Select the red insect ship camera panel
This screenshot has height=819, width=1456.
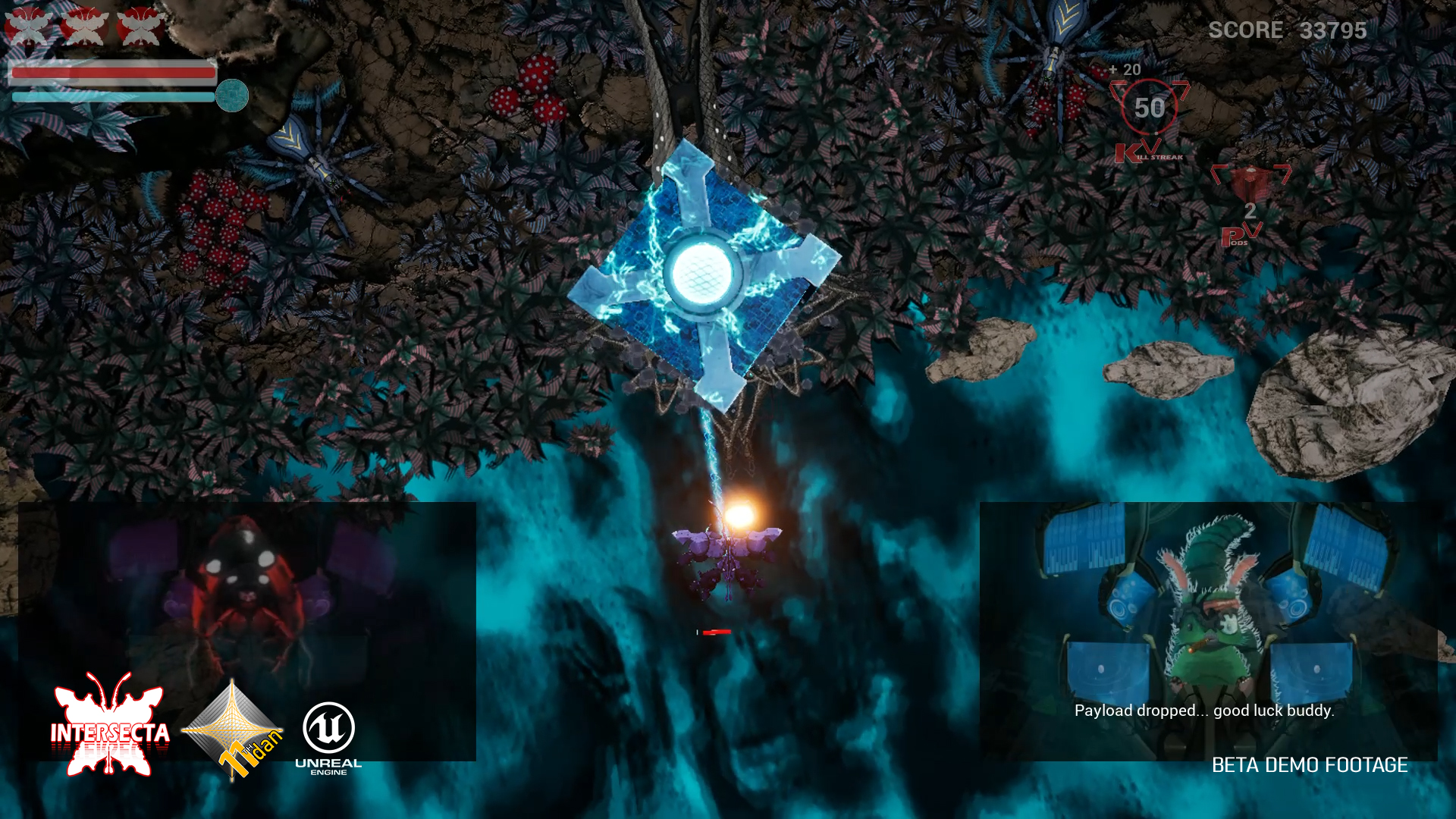pyautogui.click(x=247, y=591)
